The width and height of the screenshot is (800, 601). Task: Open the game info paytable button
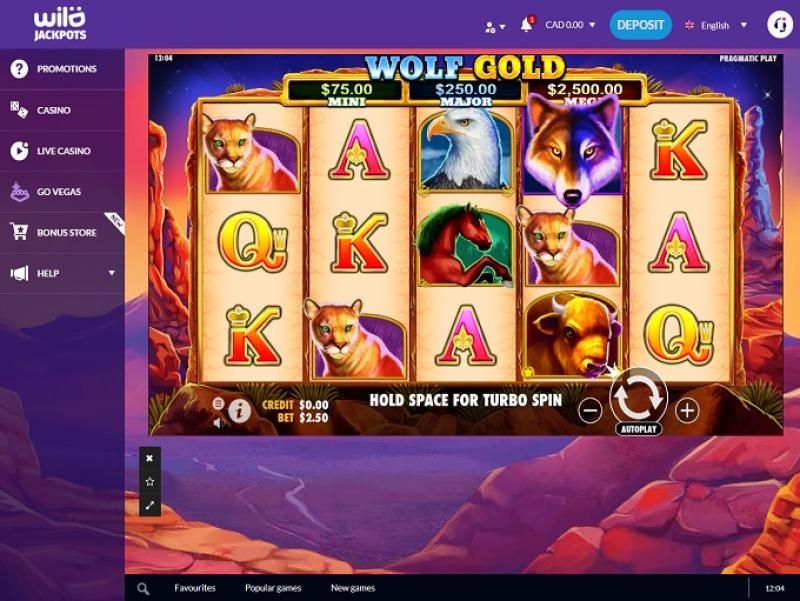(239, 409)
